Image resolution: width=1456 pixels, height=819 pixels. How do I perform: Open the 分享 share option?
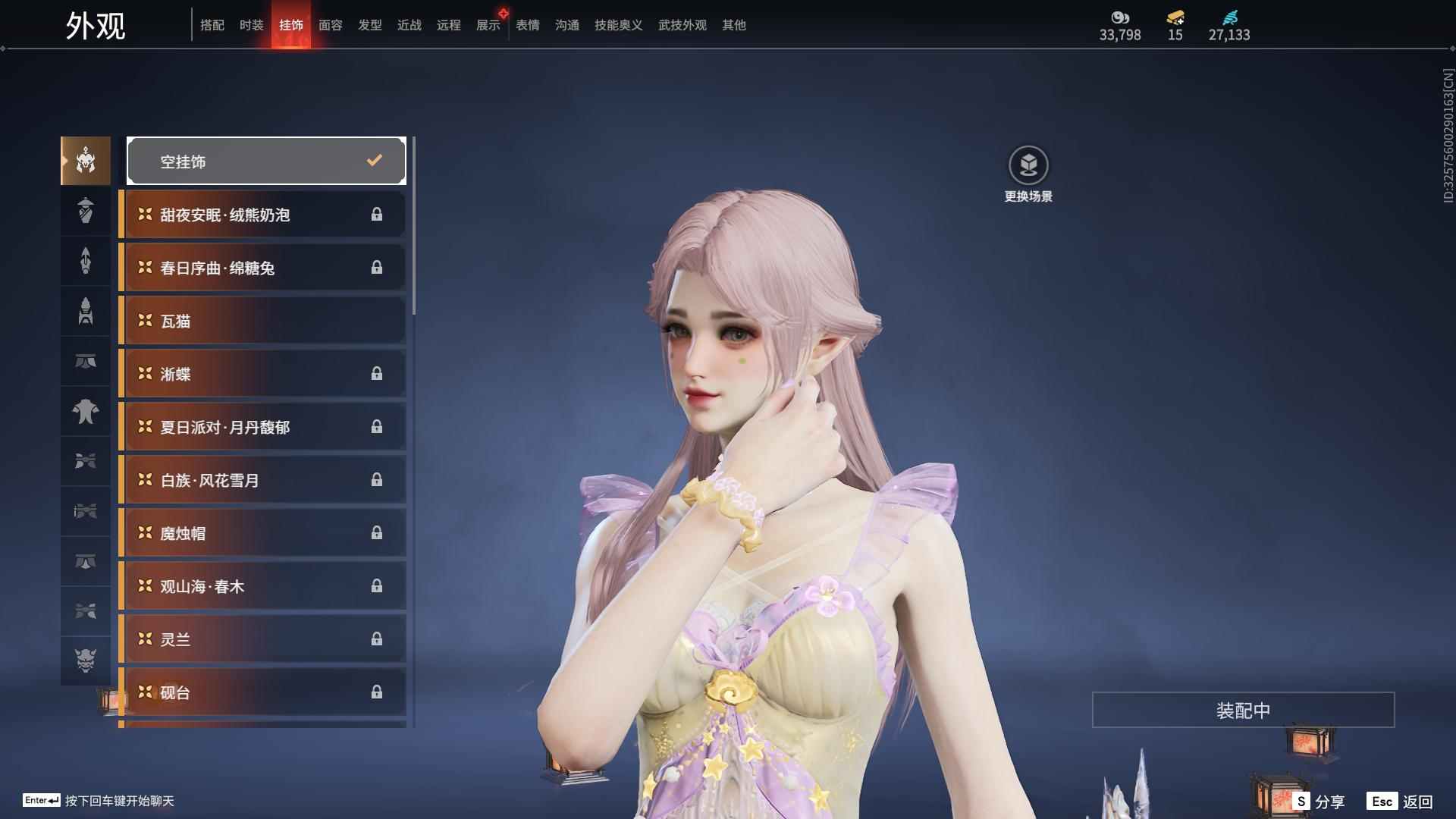coord(1319,801)
